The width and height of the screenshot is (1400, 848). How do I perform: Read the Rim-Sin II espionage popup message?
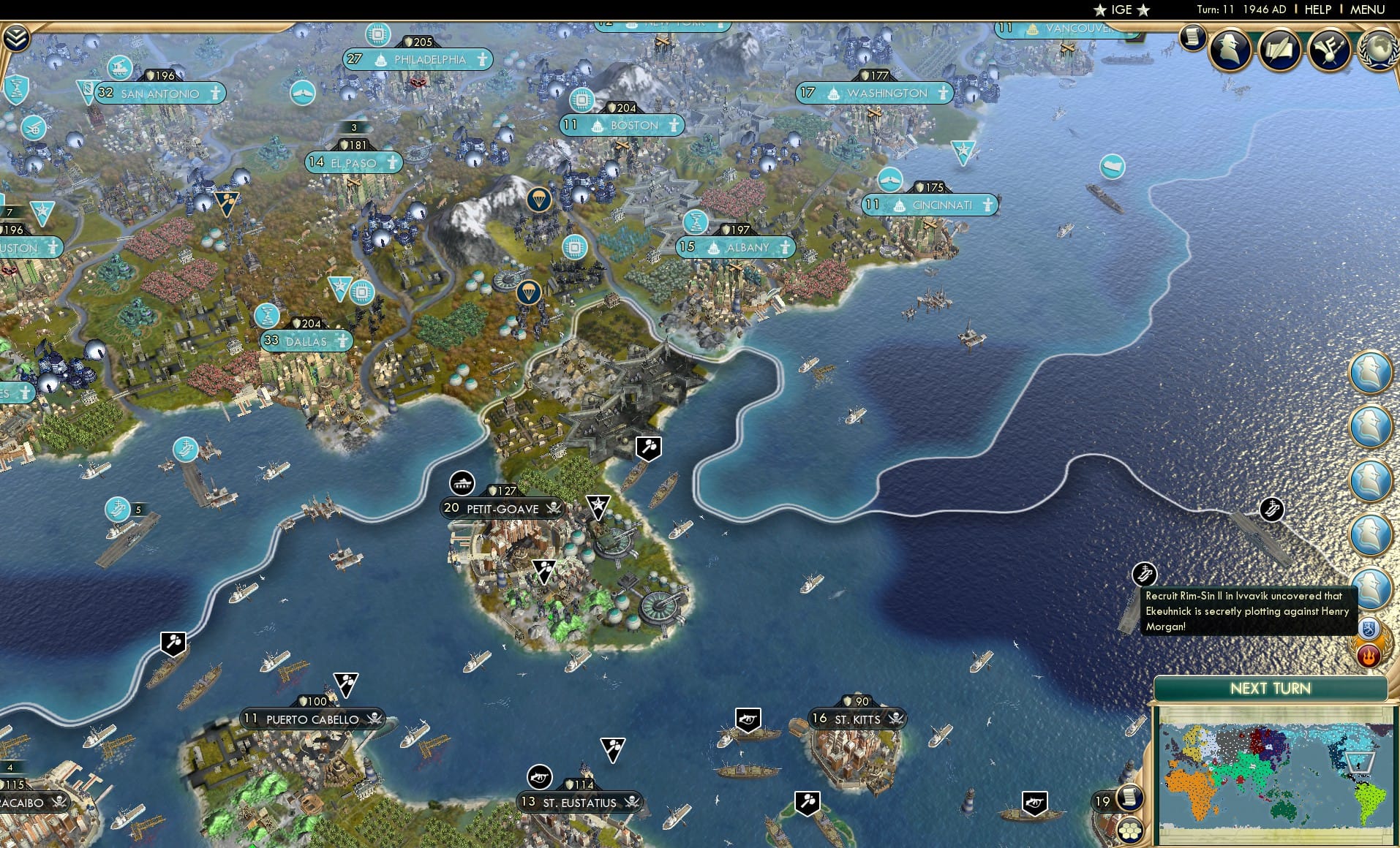(x=1248, y=611)
